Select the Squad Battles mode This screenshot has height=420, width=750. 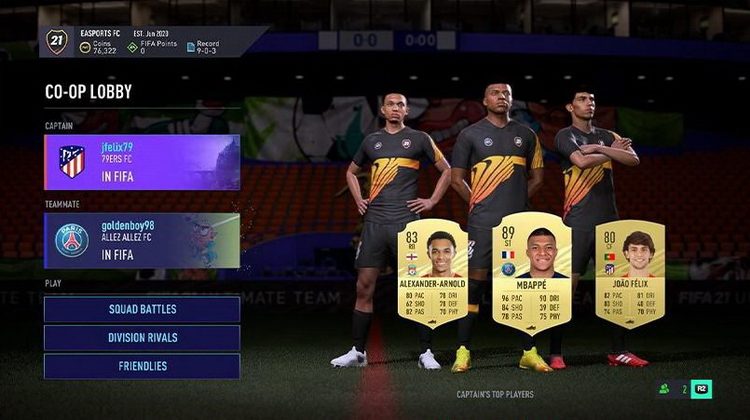142,309
